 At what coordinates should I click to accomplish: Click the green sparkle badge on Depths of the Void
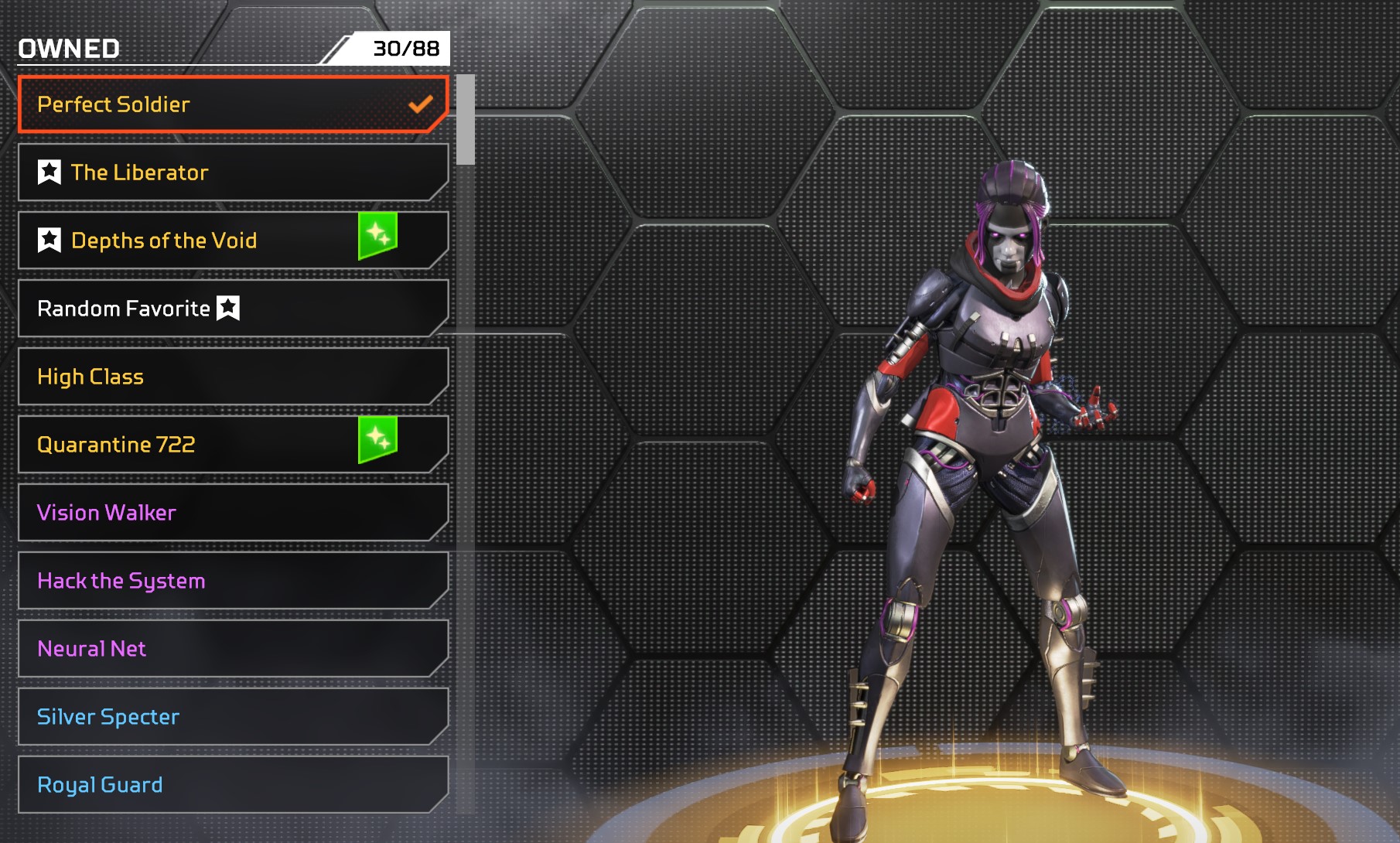tap(377, 235)
